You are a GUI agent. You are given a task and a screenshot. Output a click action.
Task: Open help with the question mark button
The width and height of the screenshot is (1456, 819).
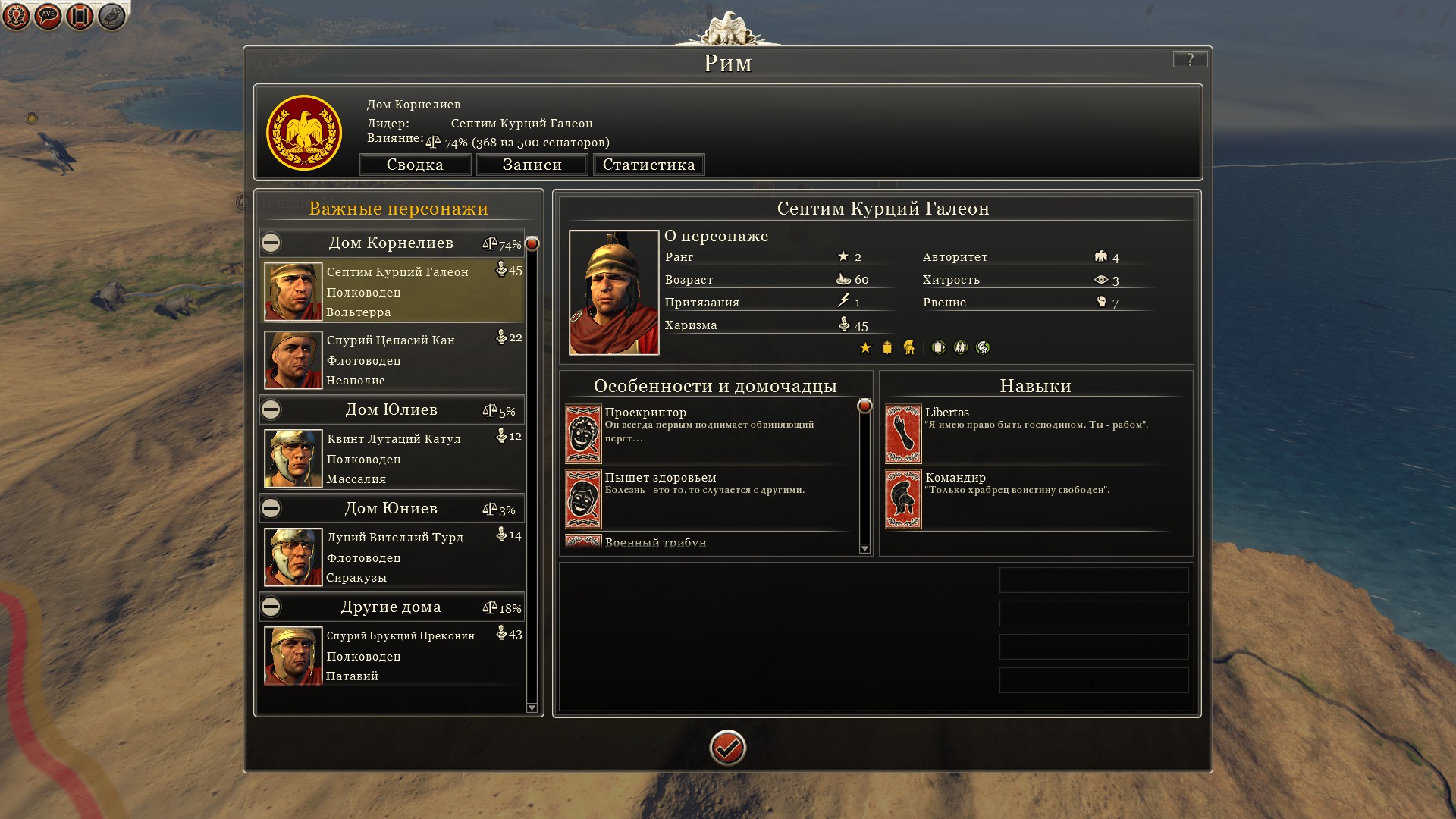[x=1189, y=59]
